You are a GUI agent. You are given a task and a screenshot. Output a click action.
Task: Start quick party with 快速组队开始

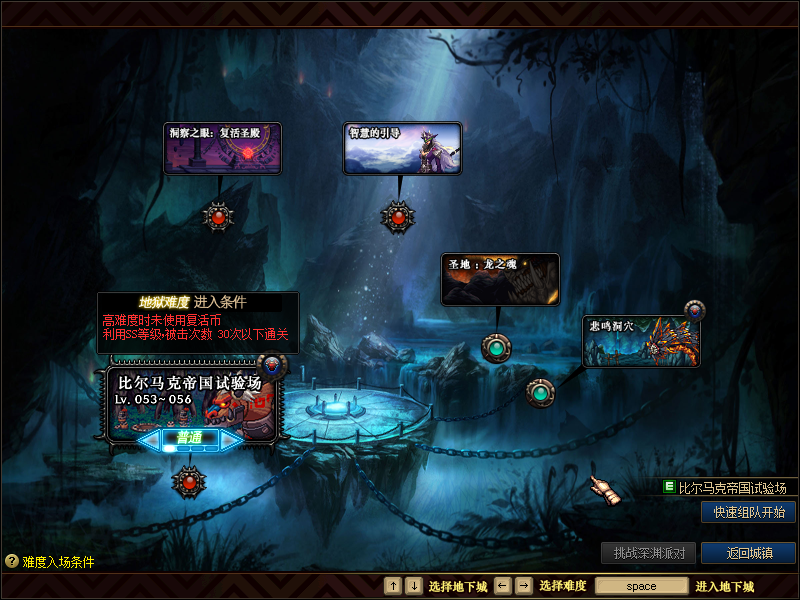coord(748,512)
